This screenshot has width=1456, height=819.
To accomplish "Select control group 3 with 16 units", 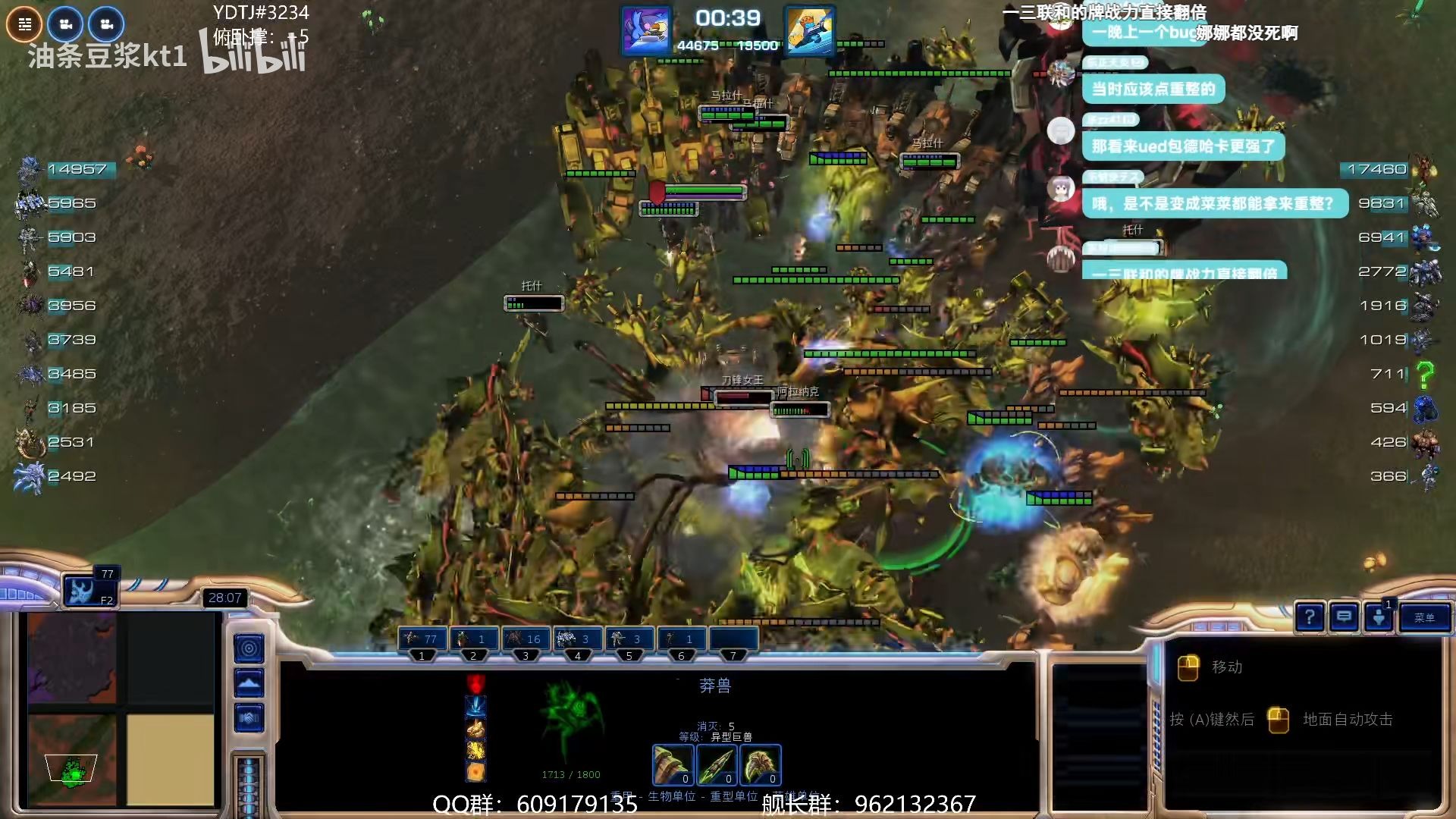I will [x=526, y=639].
